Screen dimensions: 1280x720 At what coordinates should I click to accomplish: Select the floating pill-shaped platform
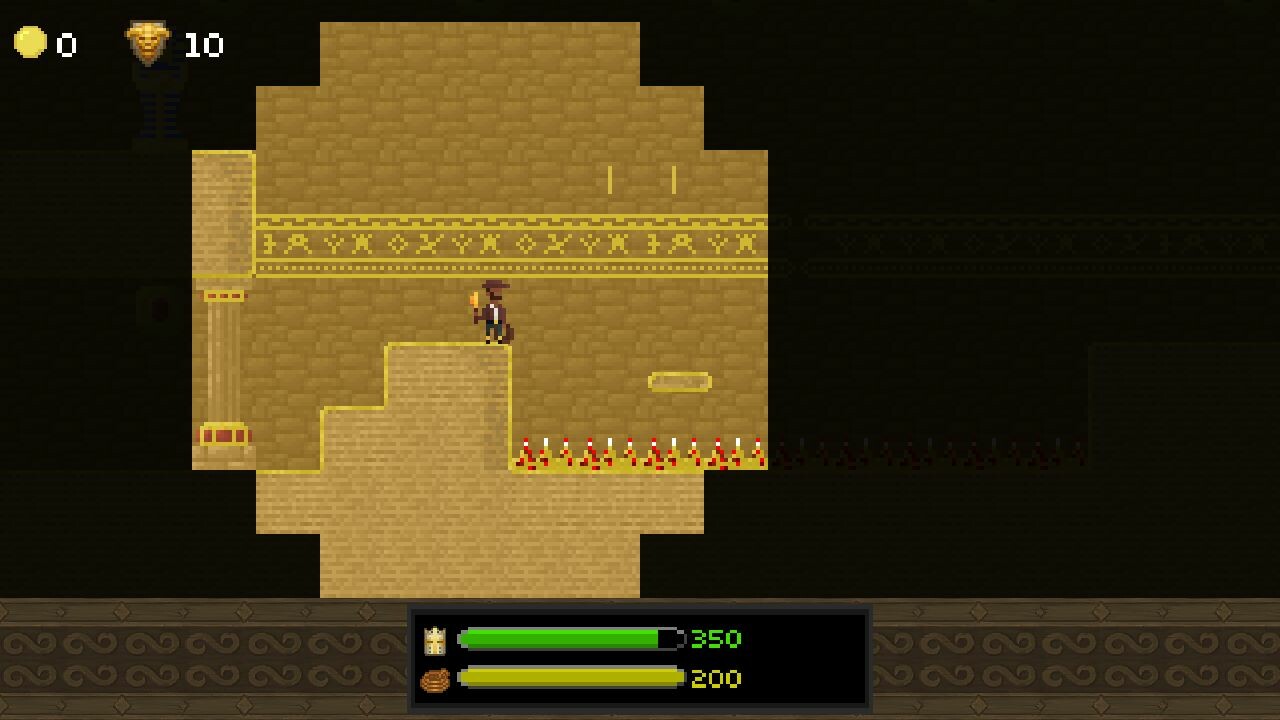(x=680, y=382)
